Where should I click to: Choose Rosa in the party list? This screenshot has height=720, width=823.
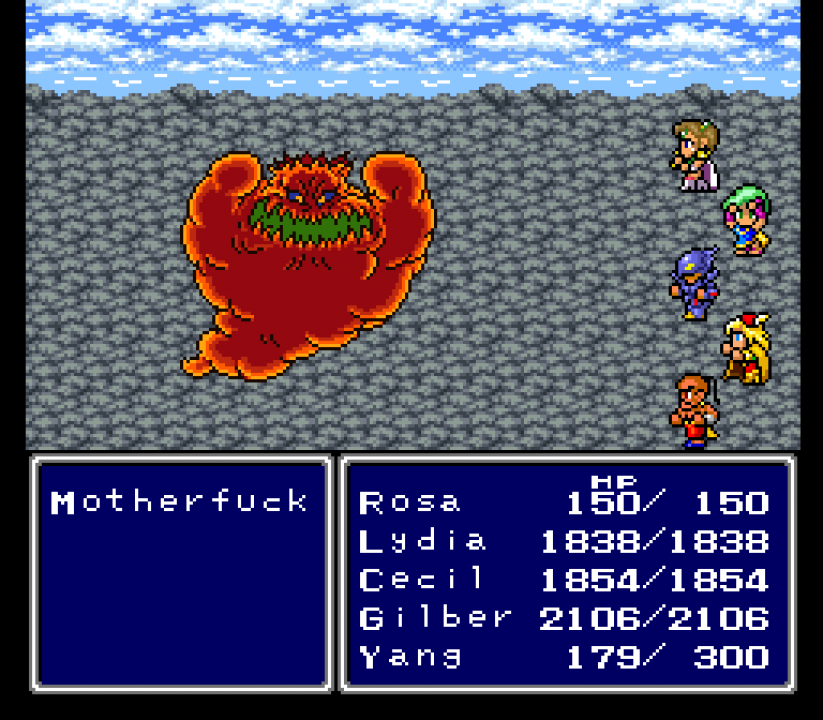(x=410, y=502)
